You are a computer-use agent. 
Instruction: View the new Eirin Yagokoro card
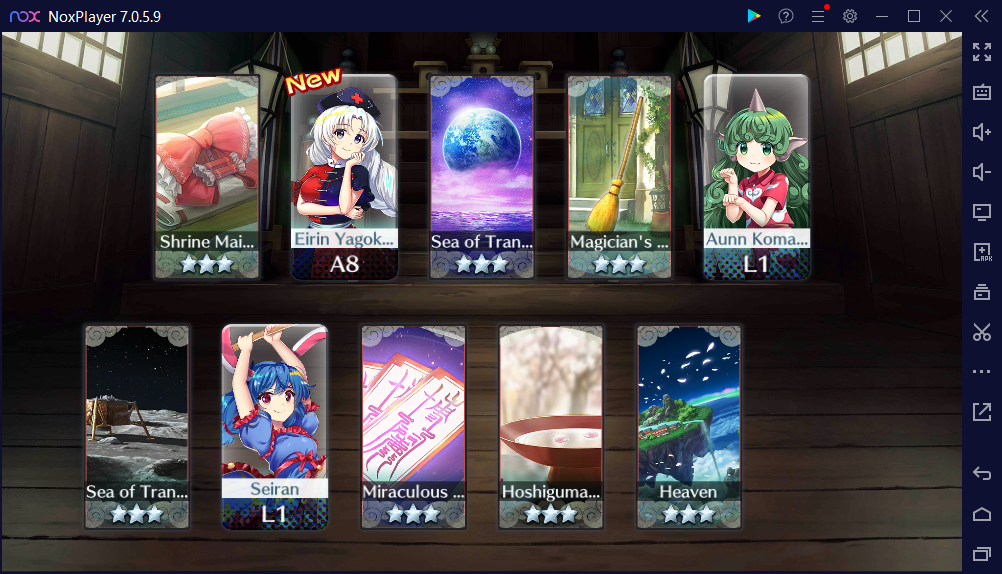point(345,177)
